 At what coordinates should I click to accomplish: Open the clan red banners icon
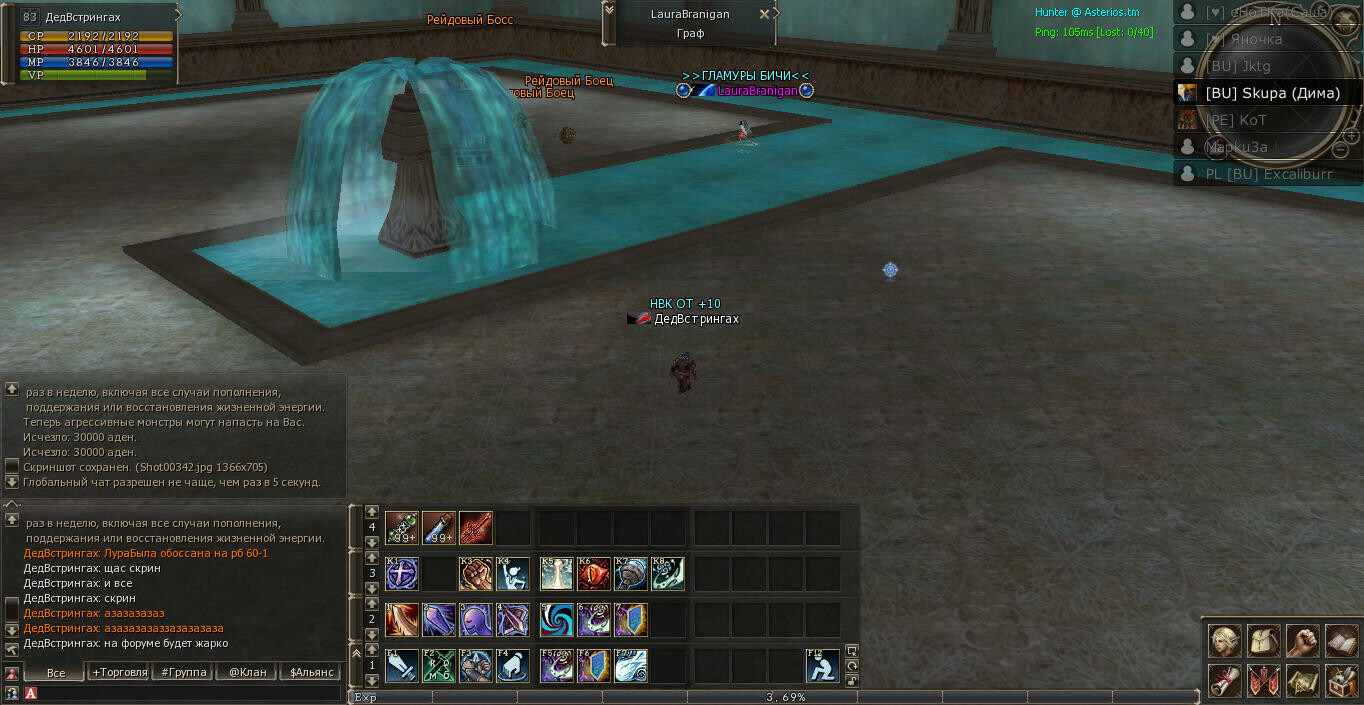coord(1263,680)
